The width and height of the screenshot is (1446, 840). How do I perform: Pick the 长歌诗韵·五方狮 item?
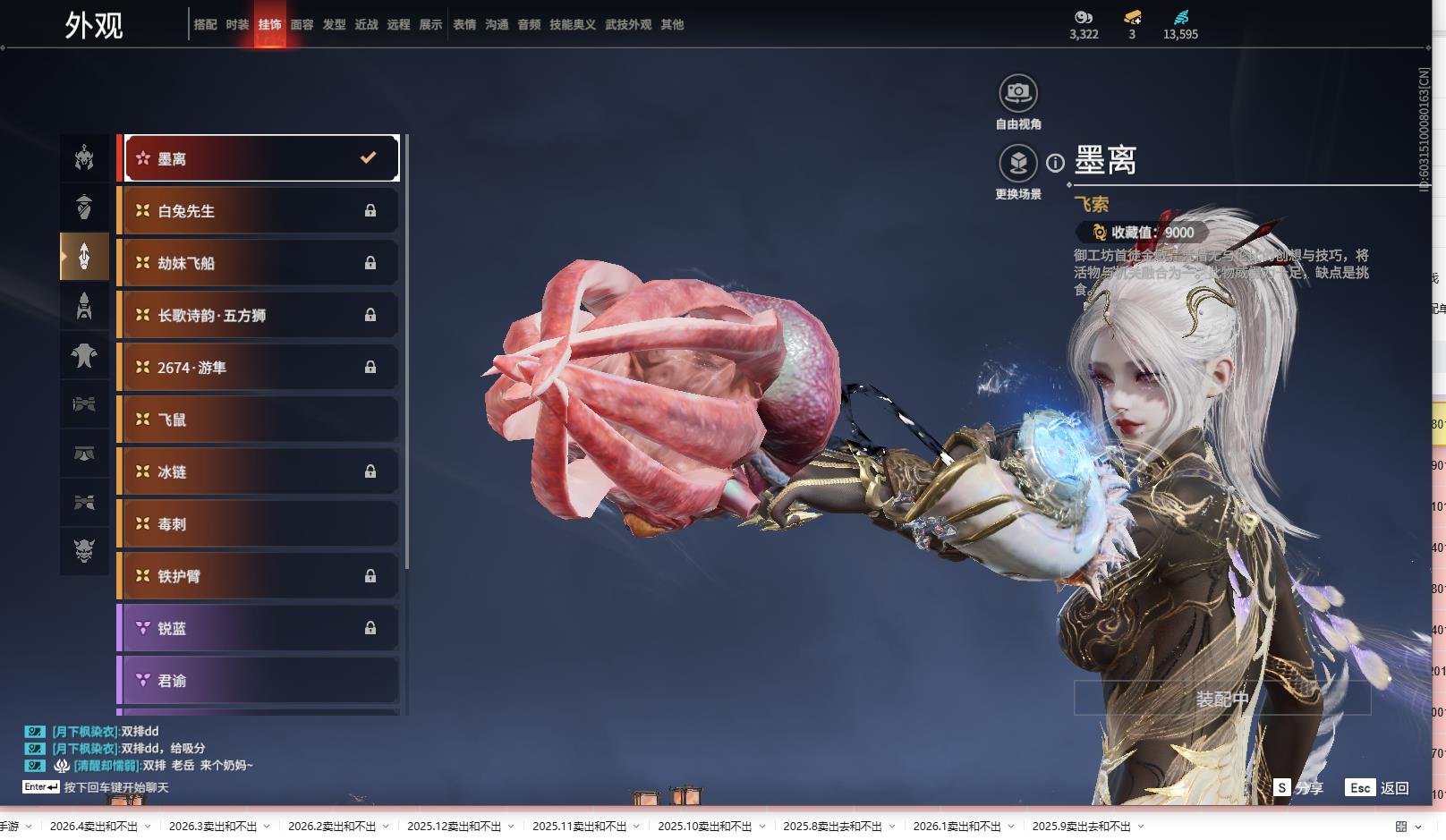point(258,315)
